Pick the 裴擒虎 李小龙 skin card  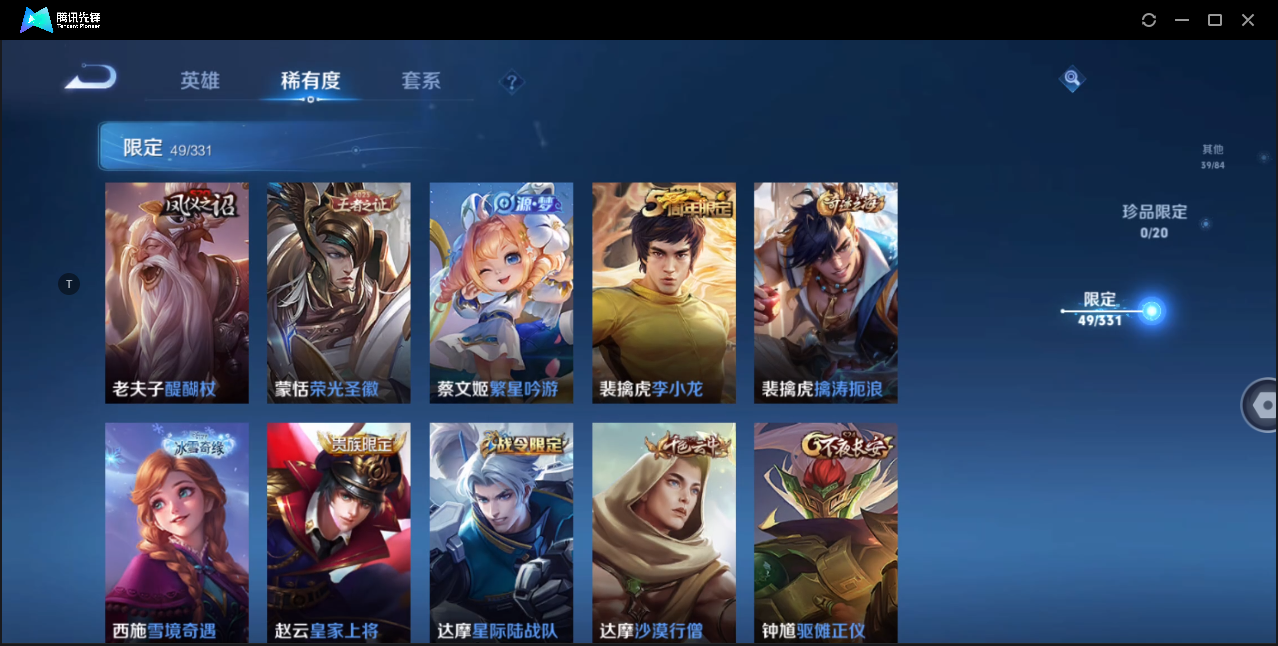pos(664,293)
